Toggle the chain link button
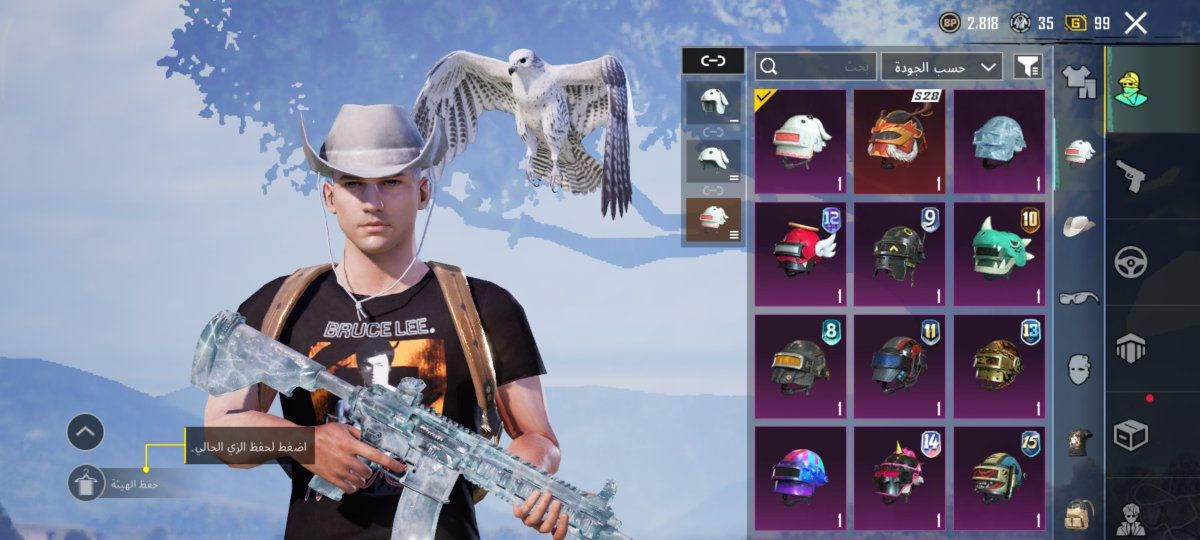The height and width of the screenshot is (540, 1200). click(712, 61)
